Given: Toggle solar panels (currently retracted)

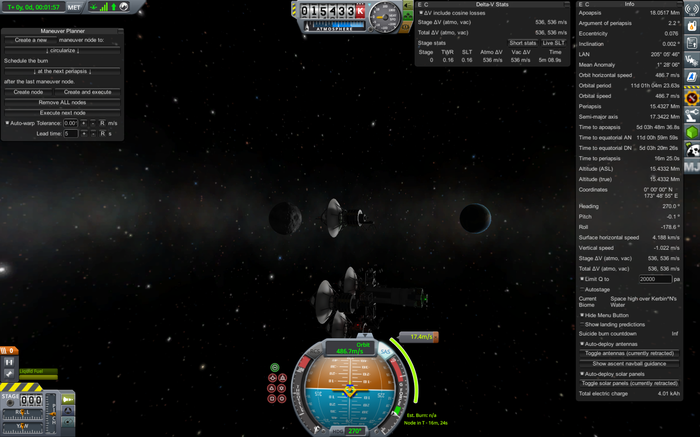Looking at the screenshot, I should tap(629, 383).
